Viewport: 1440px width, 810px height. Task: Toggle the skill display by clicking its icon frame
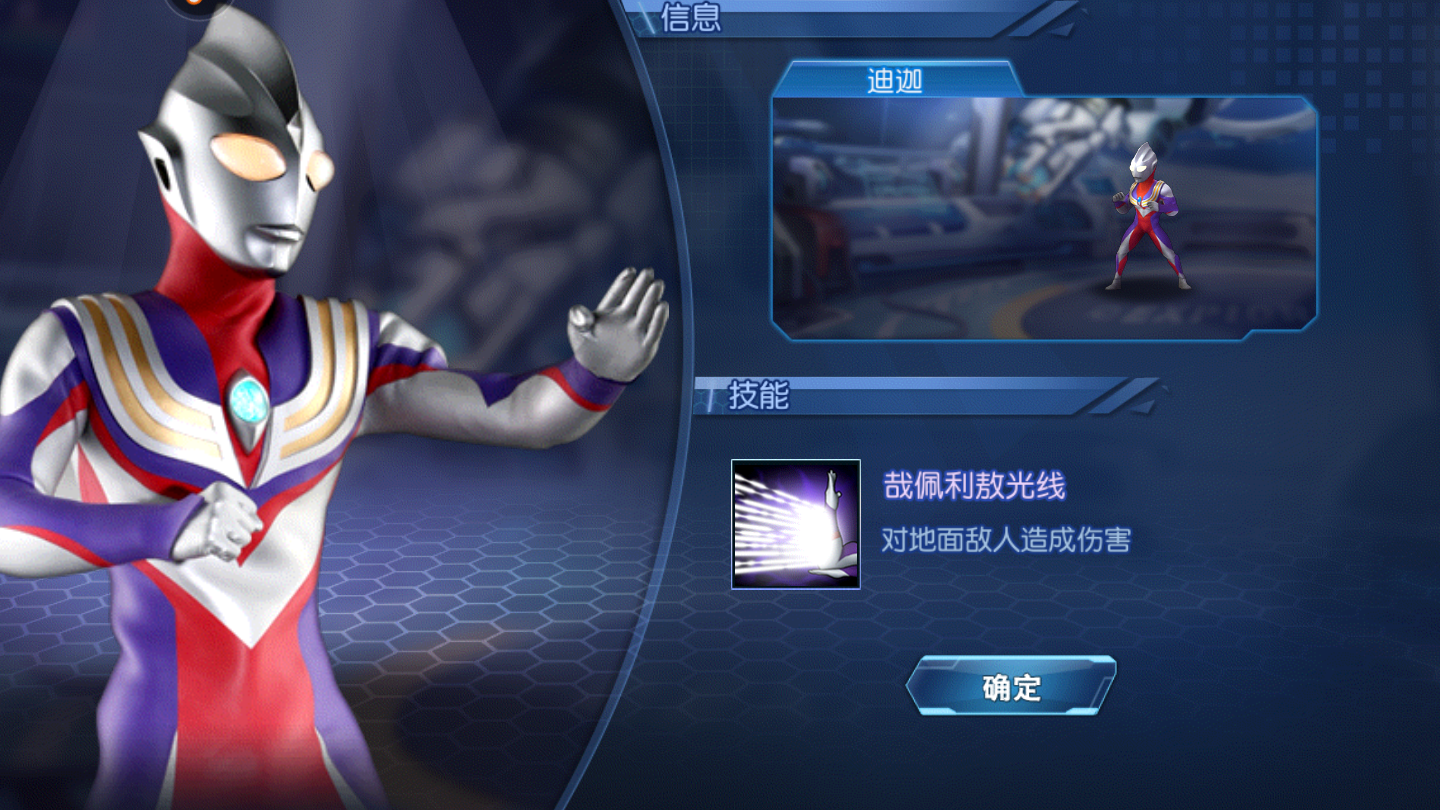click(795, 525)
